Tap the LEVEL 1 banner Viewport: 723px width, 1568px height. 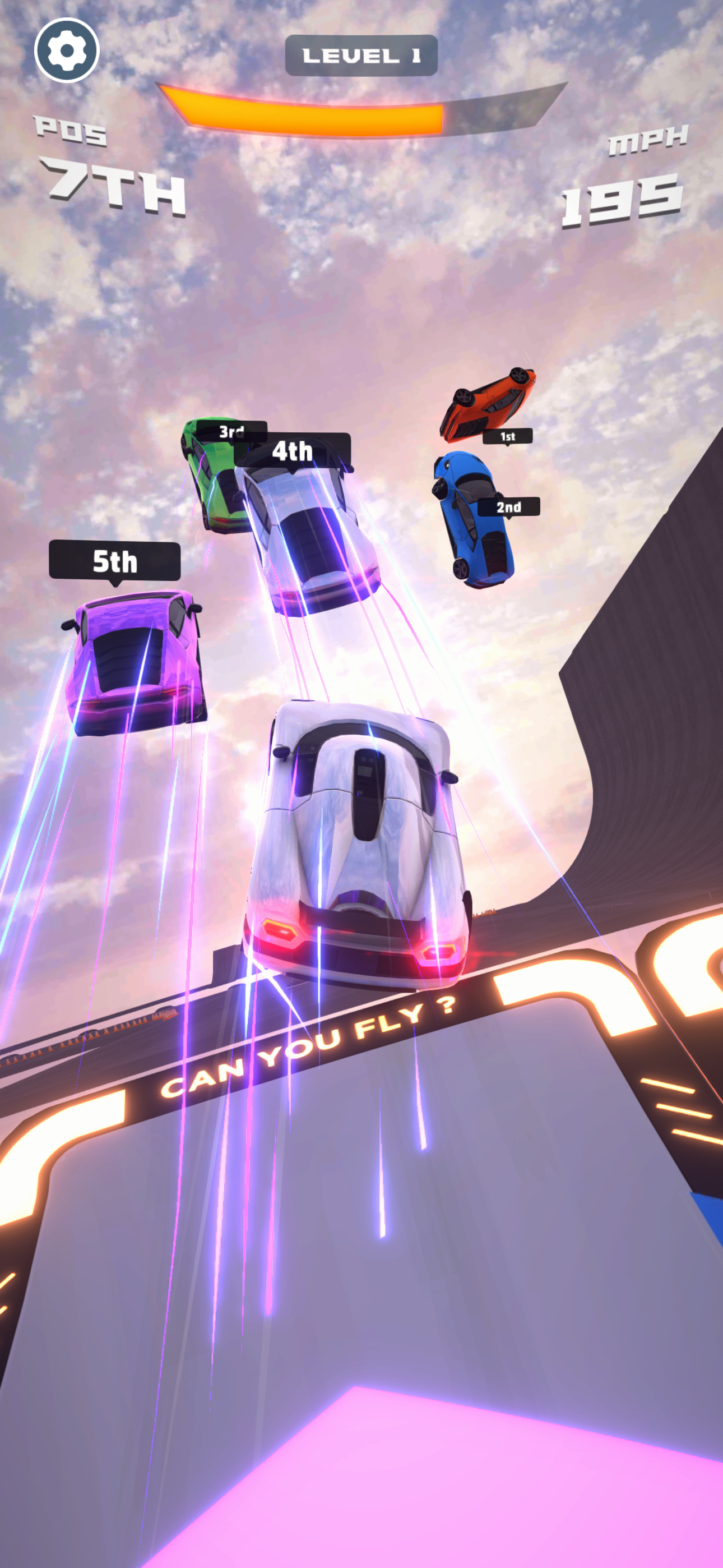click(x=361, y=54)
